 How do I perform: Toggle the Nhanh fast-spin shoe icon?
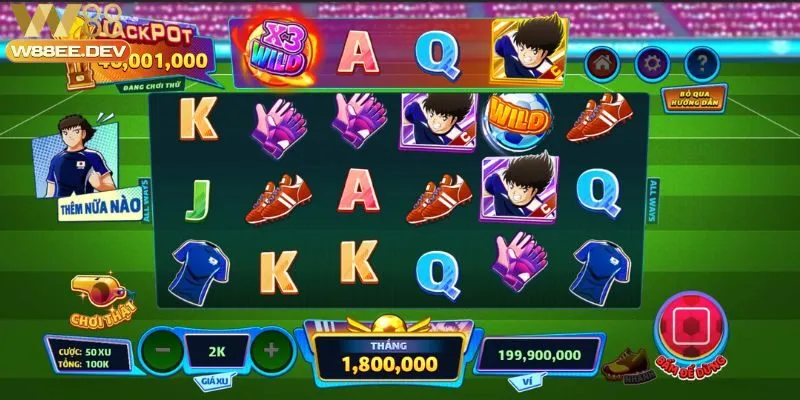(622, 364)
